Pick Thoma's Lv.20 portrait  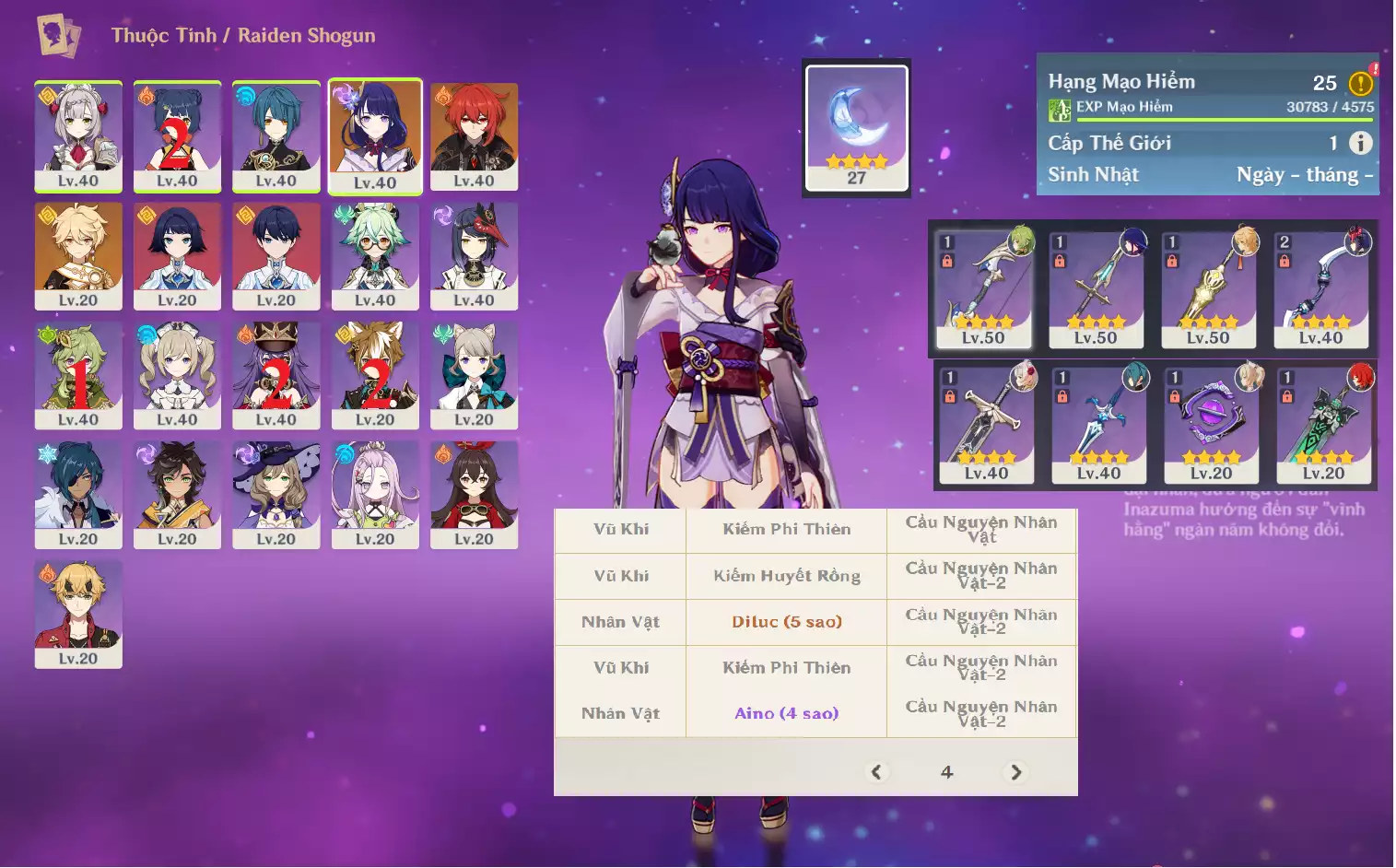coord(78,613)
